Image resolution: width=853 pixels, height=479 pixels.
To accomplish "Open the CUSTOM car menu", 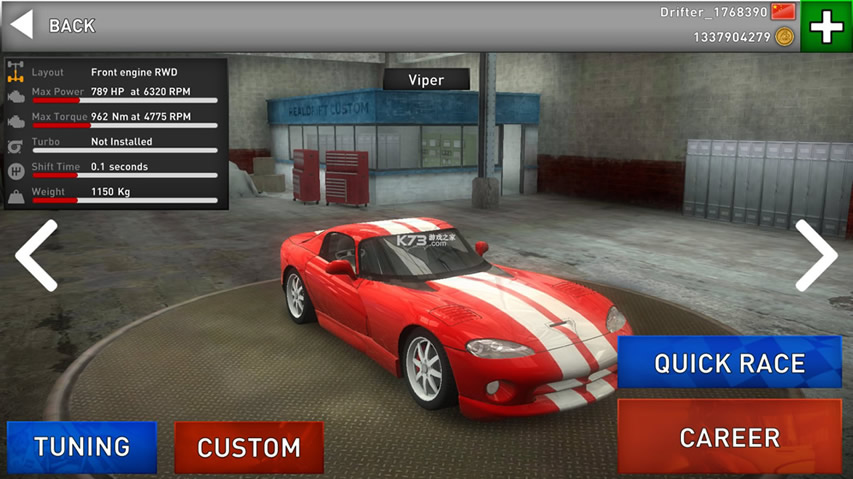I will (249, 447).
